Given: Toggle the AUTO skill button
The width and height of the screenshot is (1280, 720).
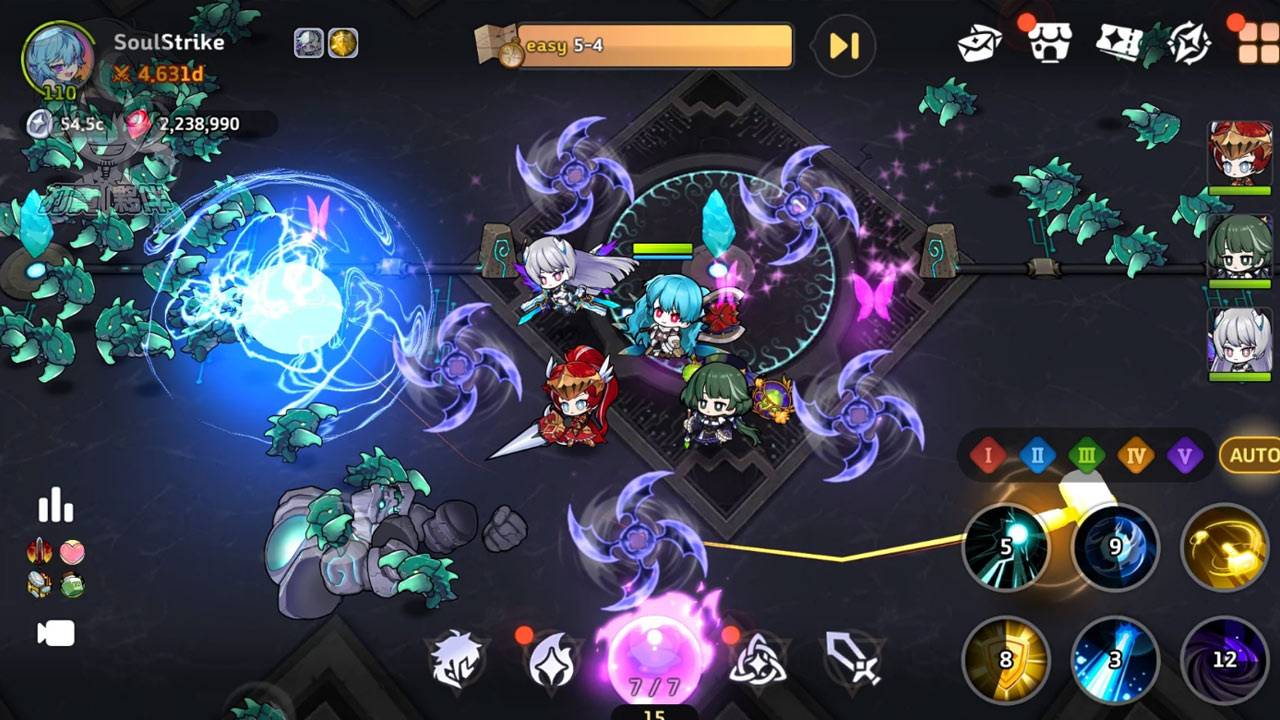Looking at the screenshot, I should click(1252, 456).
